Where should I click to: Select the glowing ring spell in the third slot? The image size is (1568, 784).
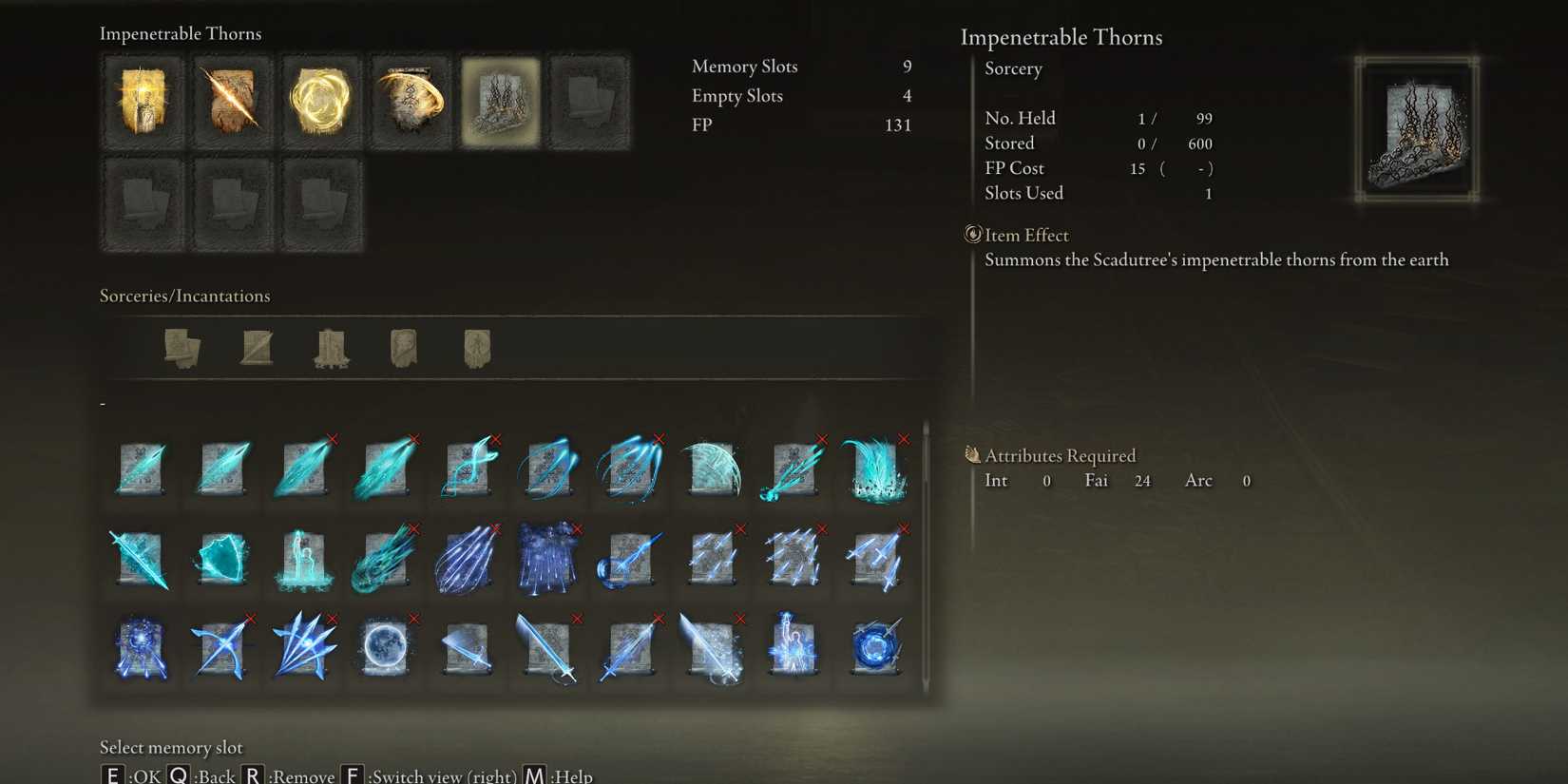(319, 100)
